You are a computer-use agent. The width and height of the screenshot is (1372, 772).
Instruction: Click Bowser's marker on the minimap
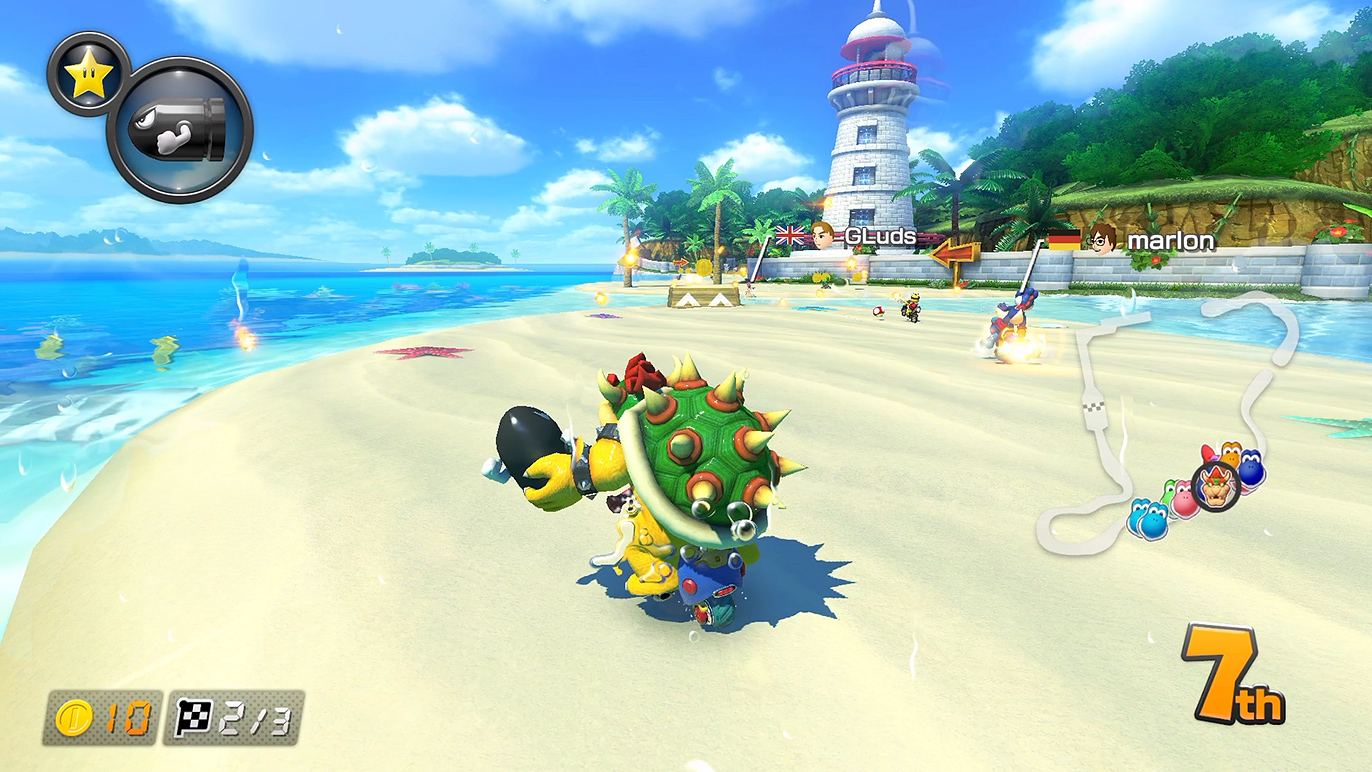click(1216, 487)
